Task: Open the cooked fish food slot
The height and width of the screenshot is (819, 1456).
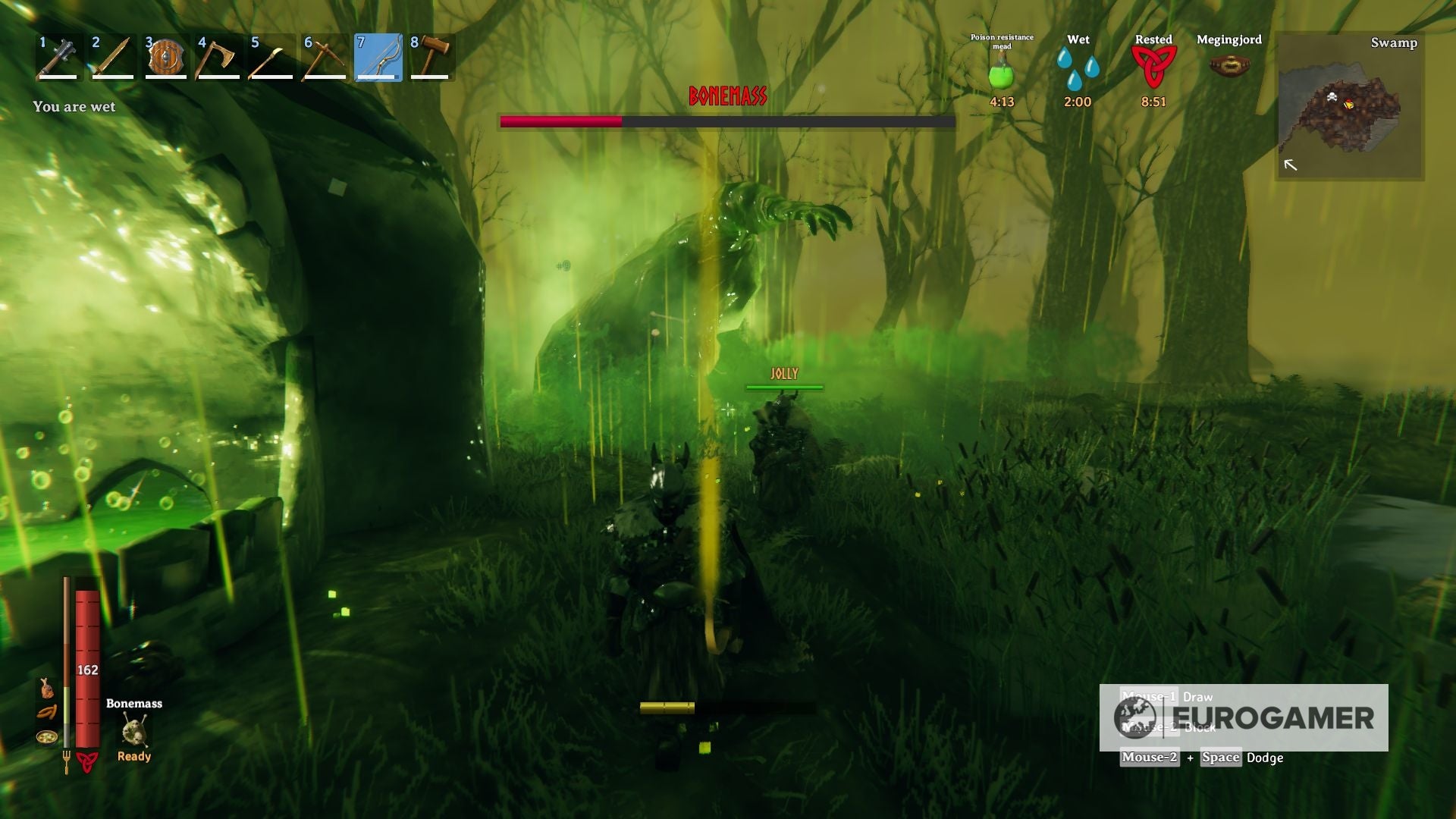Action: (47, 689)
